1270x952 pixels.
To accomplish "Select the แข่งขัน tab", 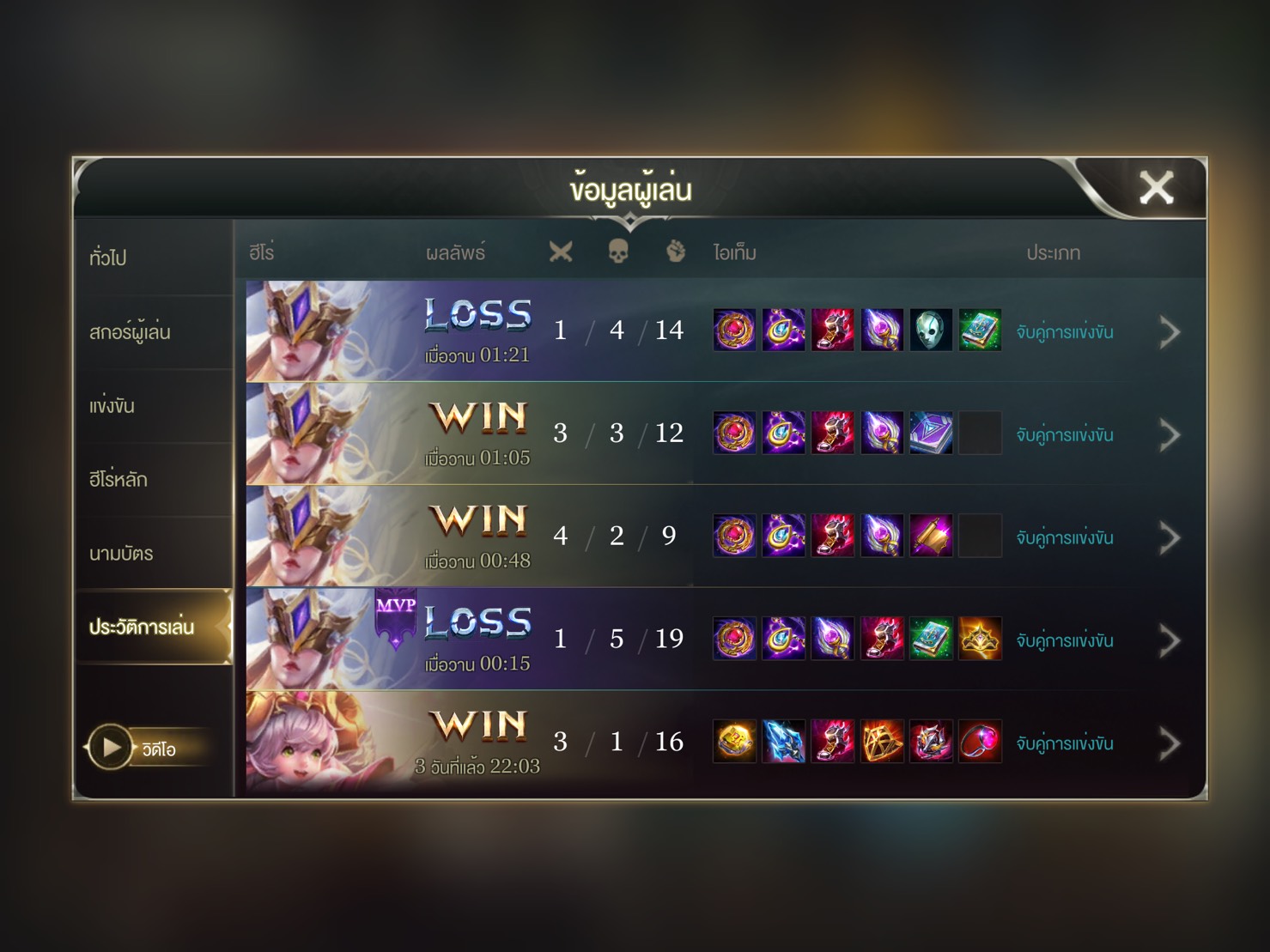I will pos(112,405).
